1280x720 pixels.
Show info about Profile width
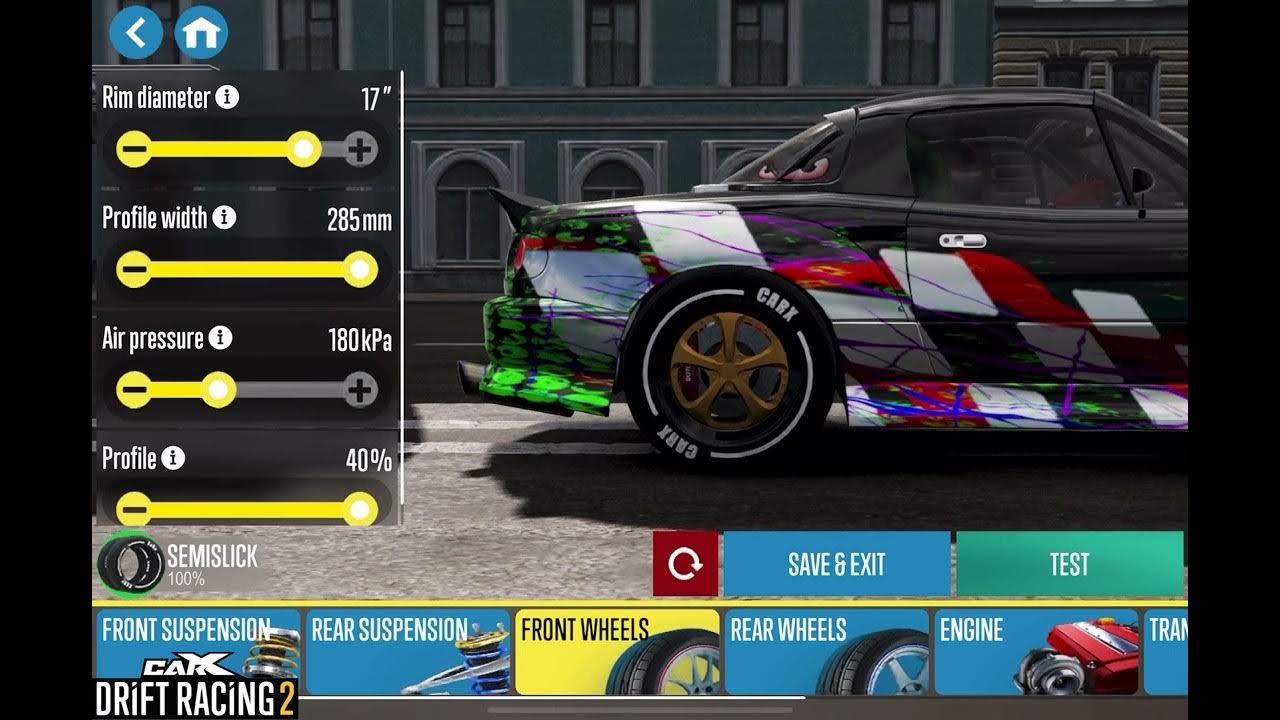click(x=225, y=218)
